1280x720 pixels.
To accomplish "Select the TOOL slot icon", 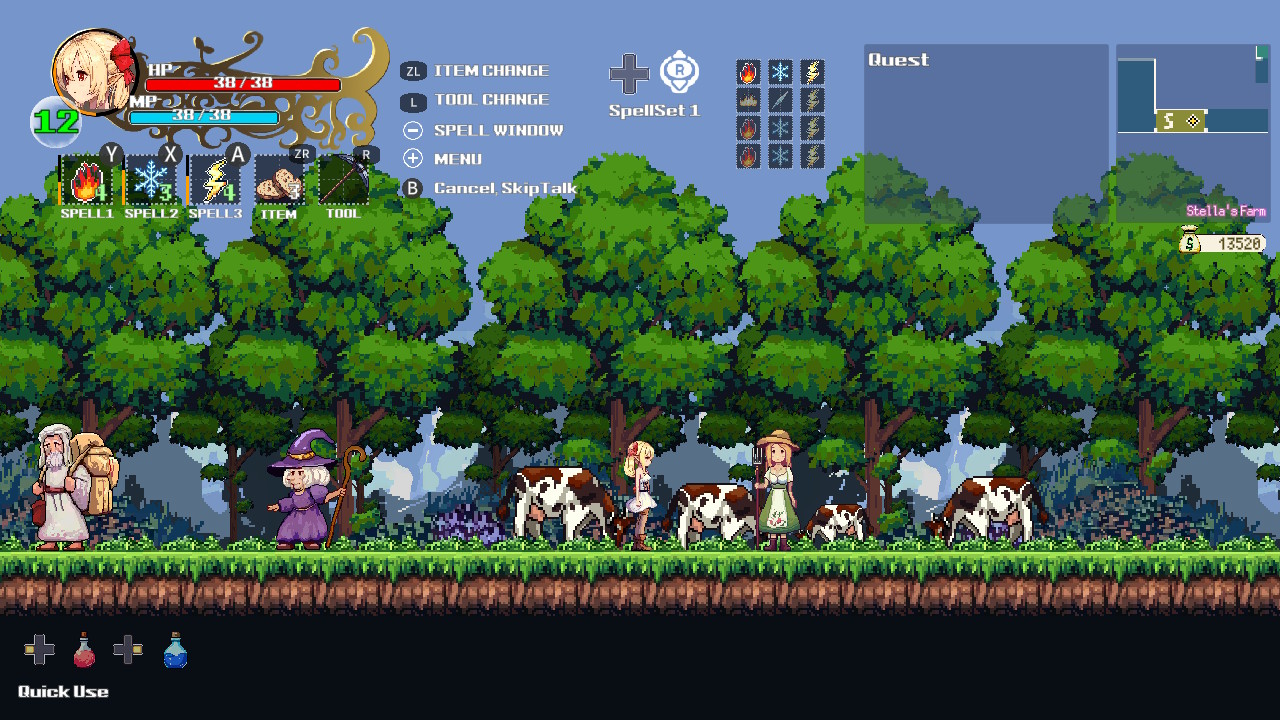I will [x=343, y=182].
